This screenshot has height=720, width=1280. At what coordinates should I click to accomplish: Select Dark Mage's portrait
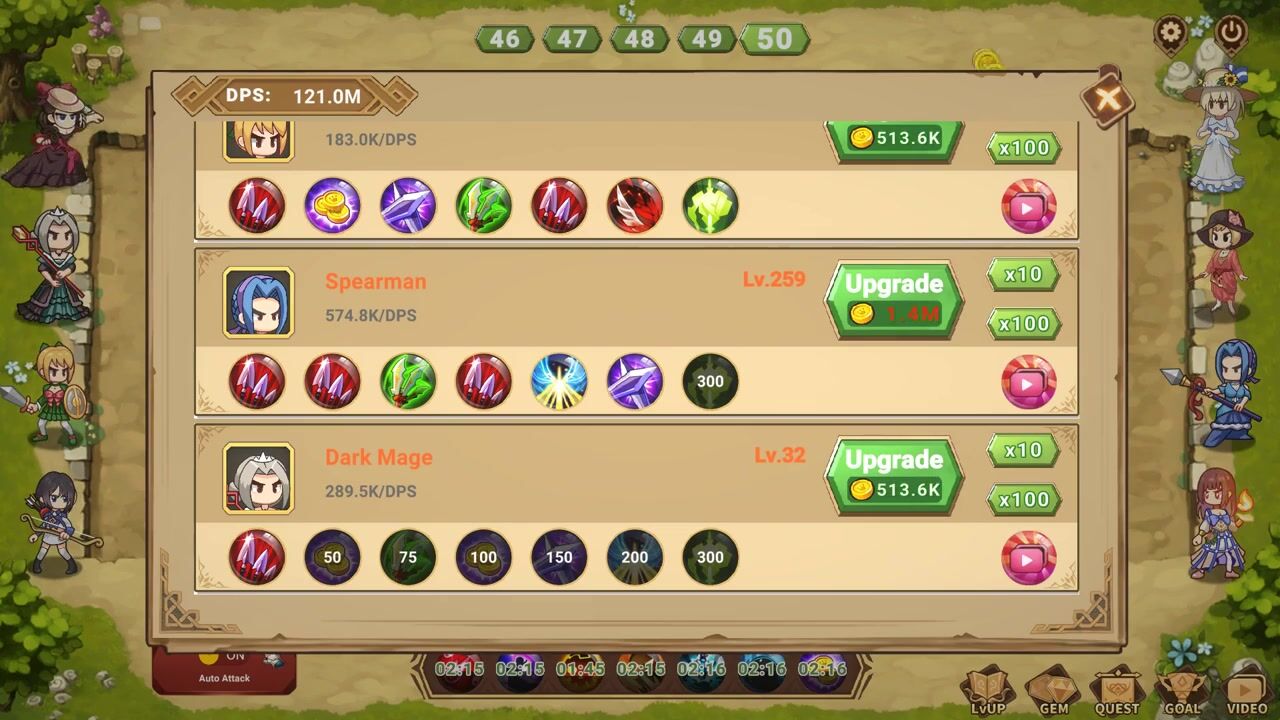(258, 478)
